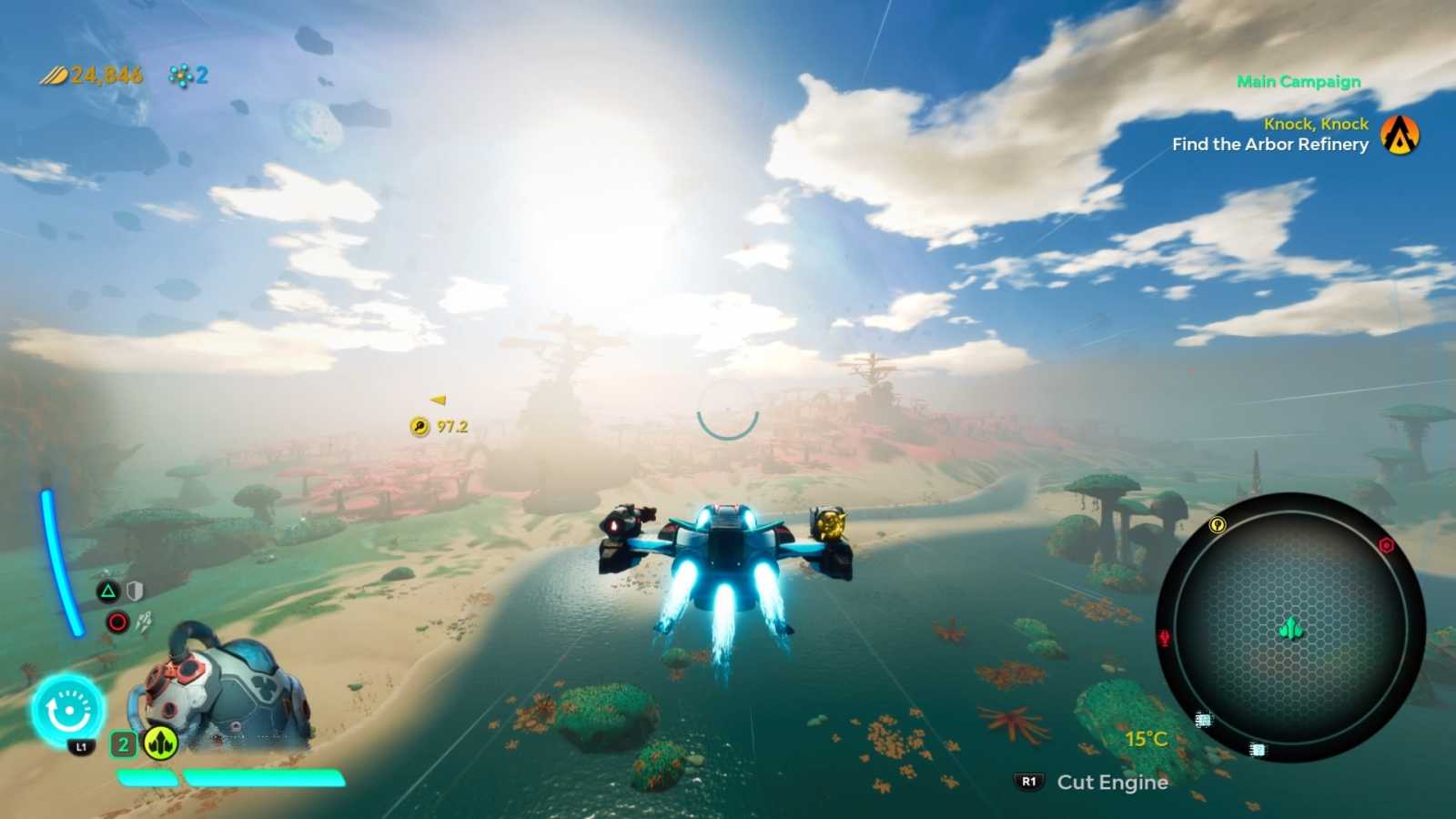
Task: Click the Electrum currency icon
Action: point(55,76)
